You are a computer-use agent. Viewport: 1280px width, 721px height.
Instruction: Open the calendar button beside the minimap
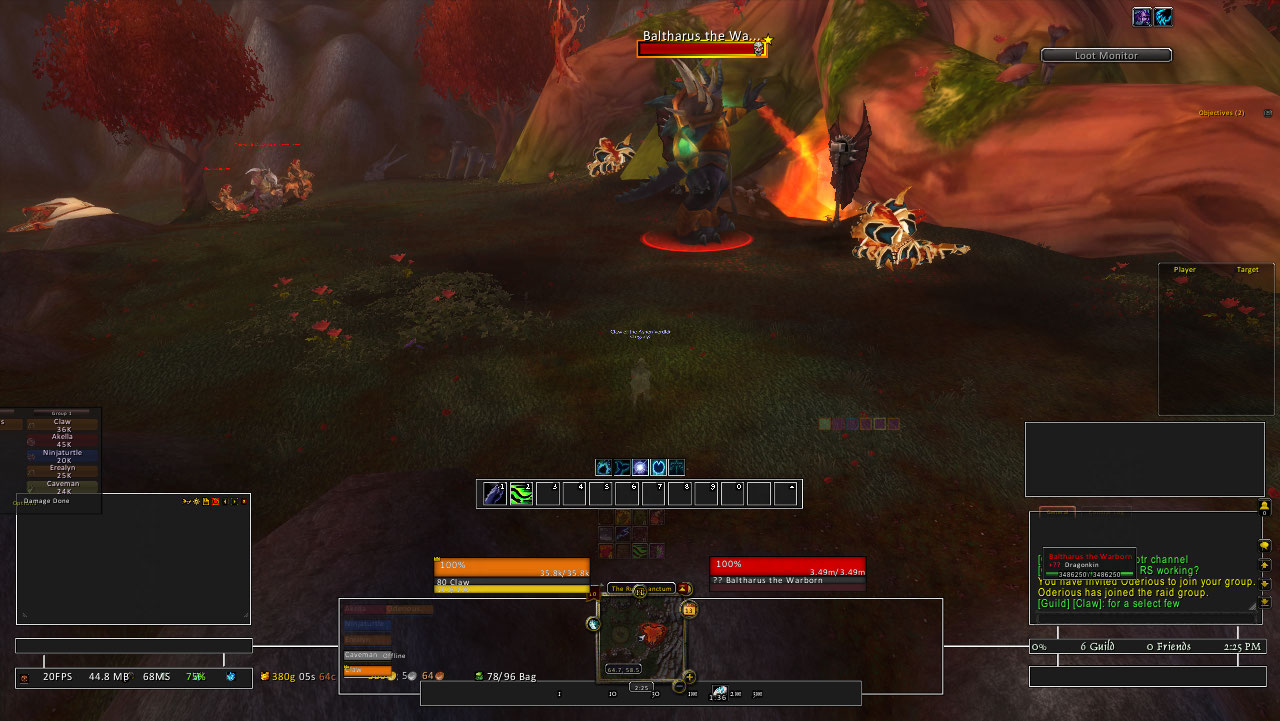pyautogui.click(x=689, y=609)
